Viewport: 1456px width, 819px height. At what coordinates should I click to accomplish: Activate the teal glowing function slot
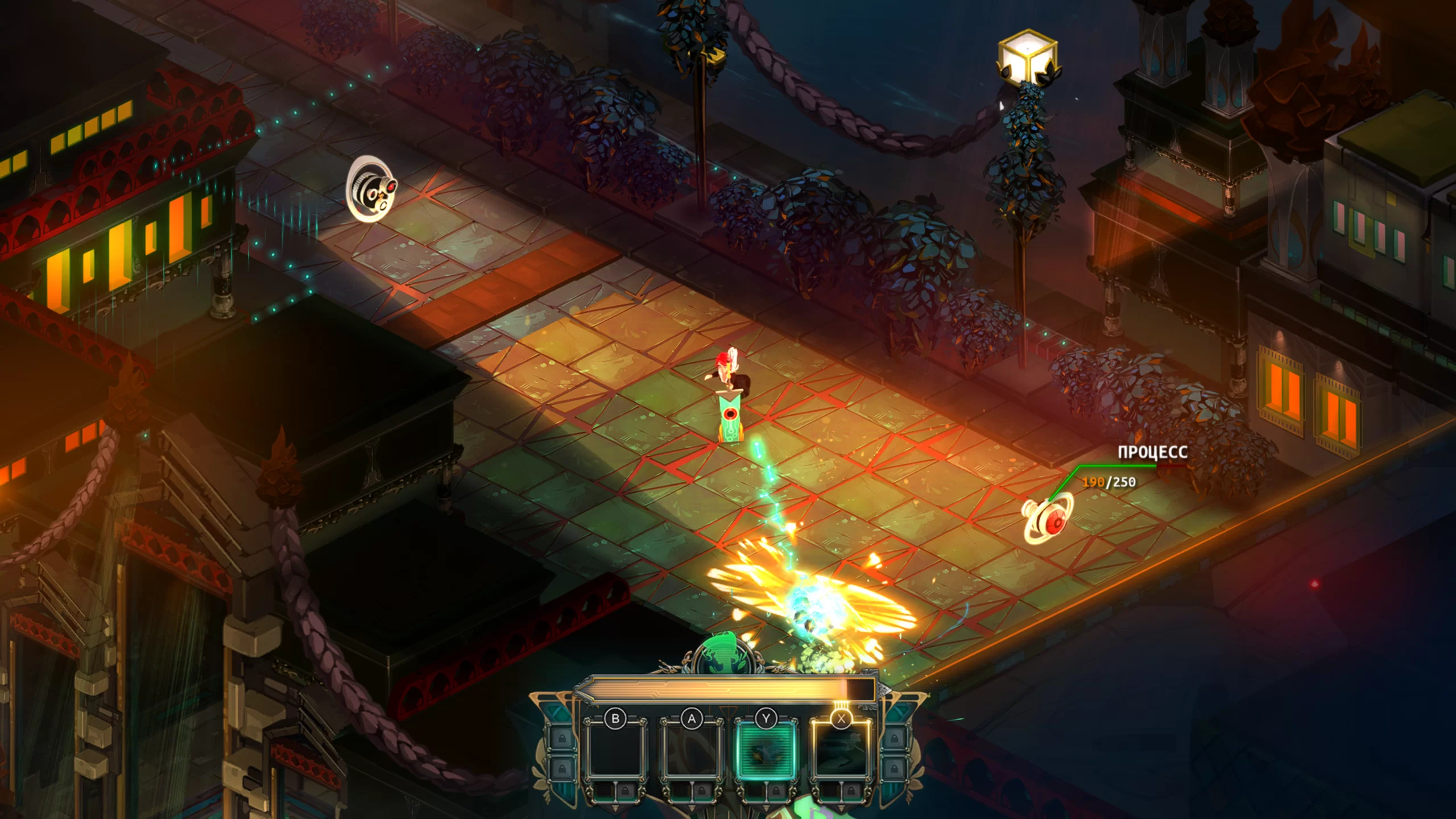pyautogui.click(x=766, y=751)
